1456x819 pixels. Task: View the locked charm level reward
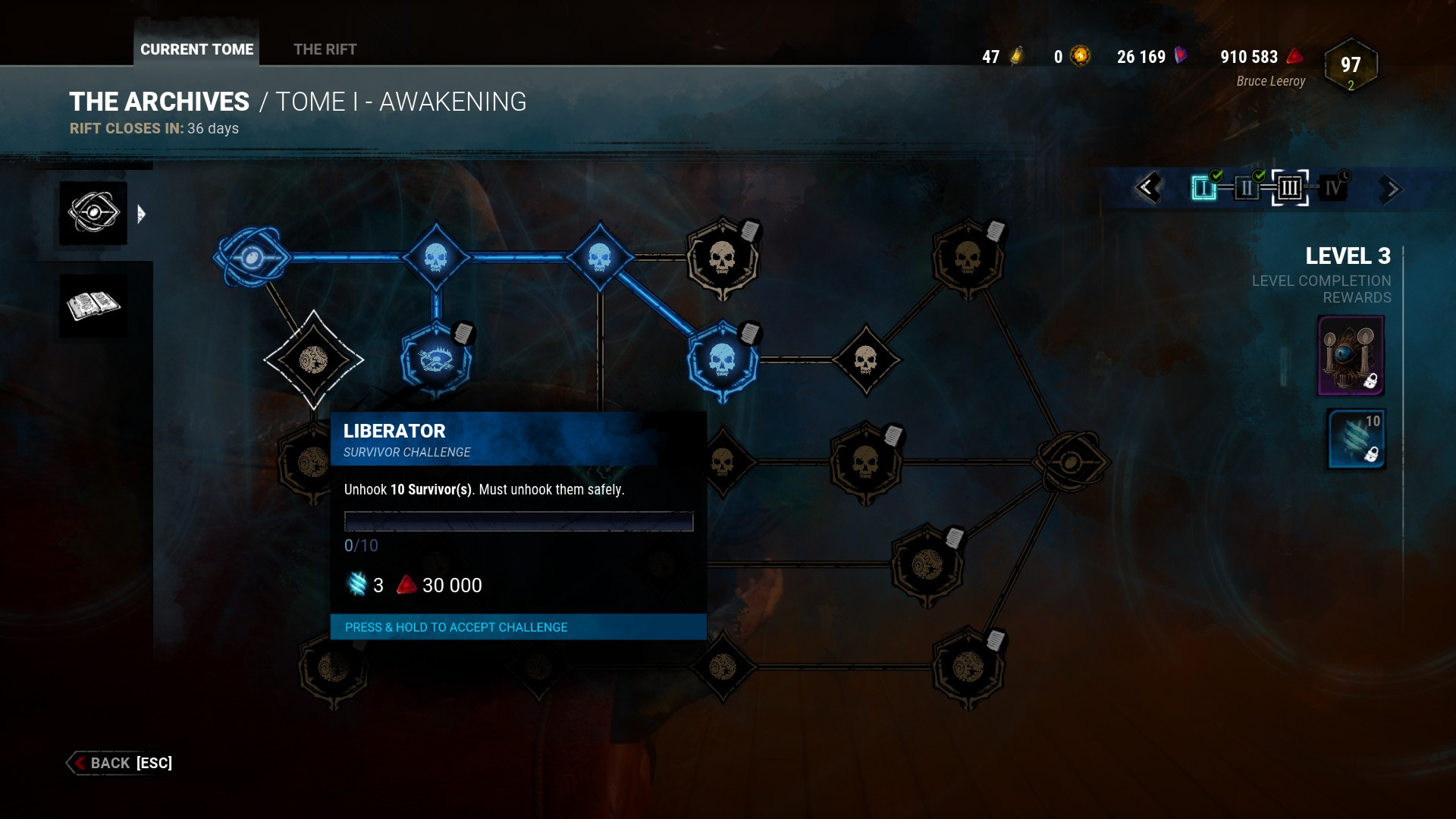1351,355
